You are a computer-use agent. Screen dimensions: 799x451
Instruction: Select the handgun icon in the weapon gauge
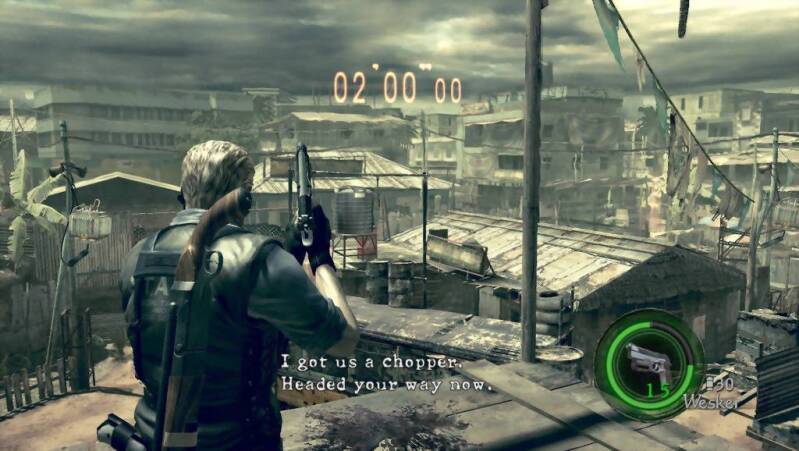(647, 359)
